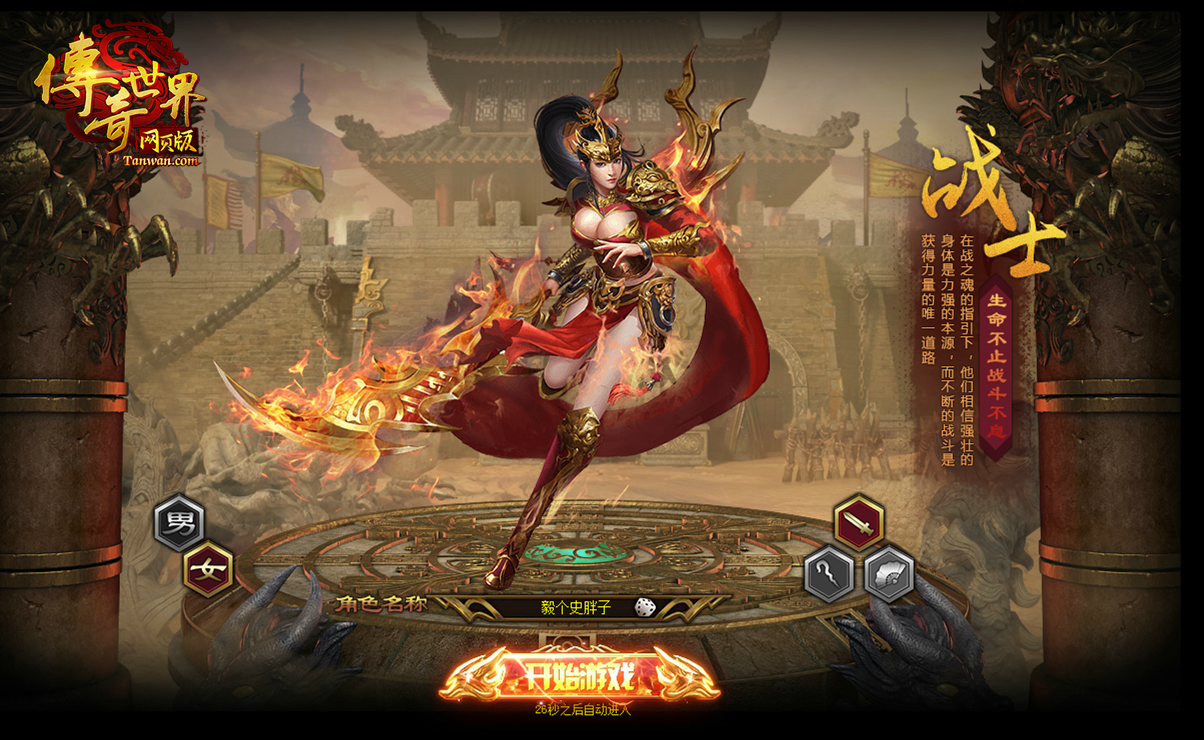Pick the sword warrior class icon

(858, 522)
